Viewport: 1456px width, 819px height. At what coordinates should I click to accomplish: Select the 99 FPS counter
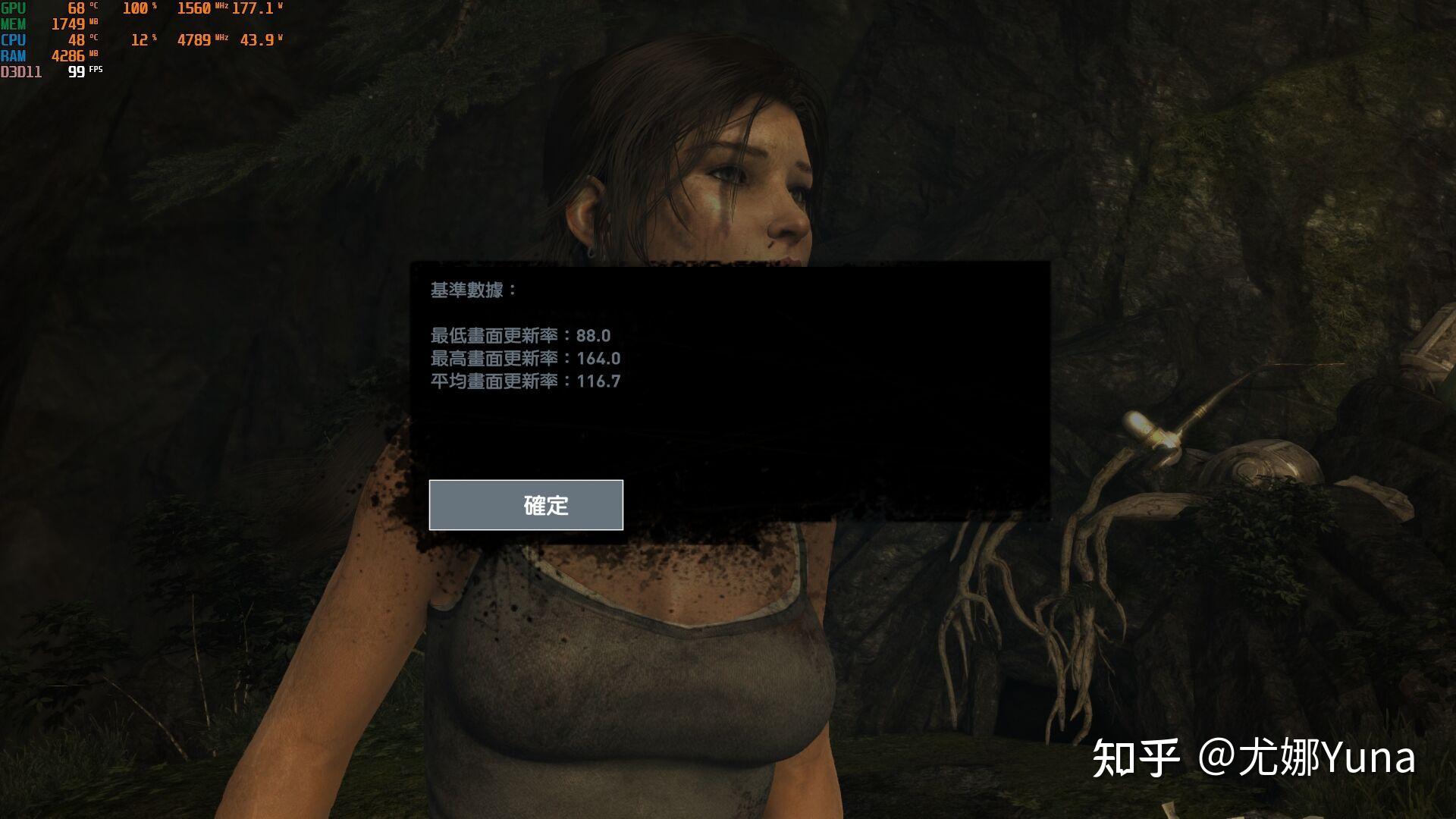[79, 72]
